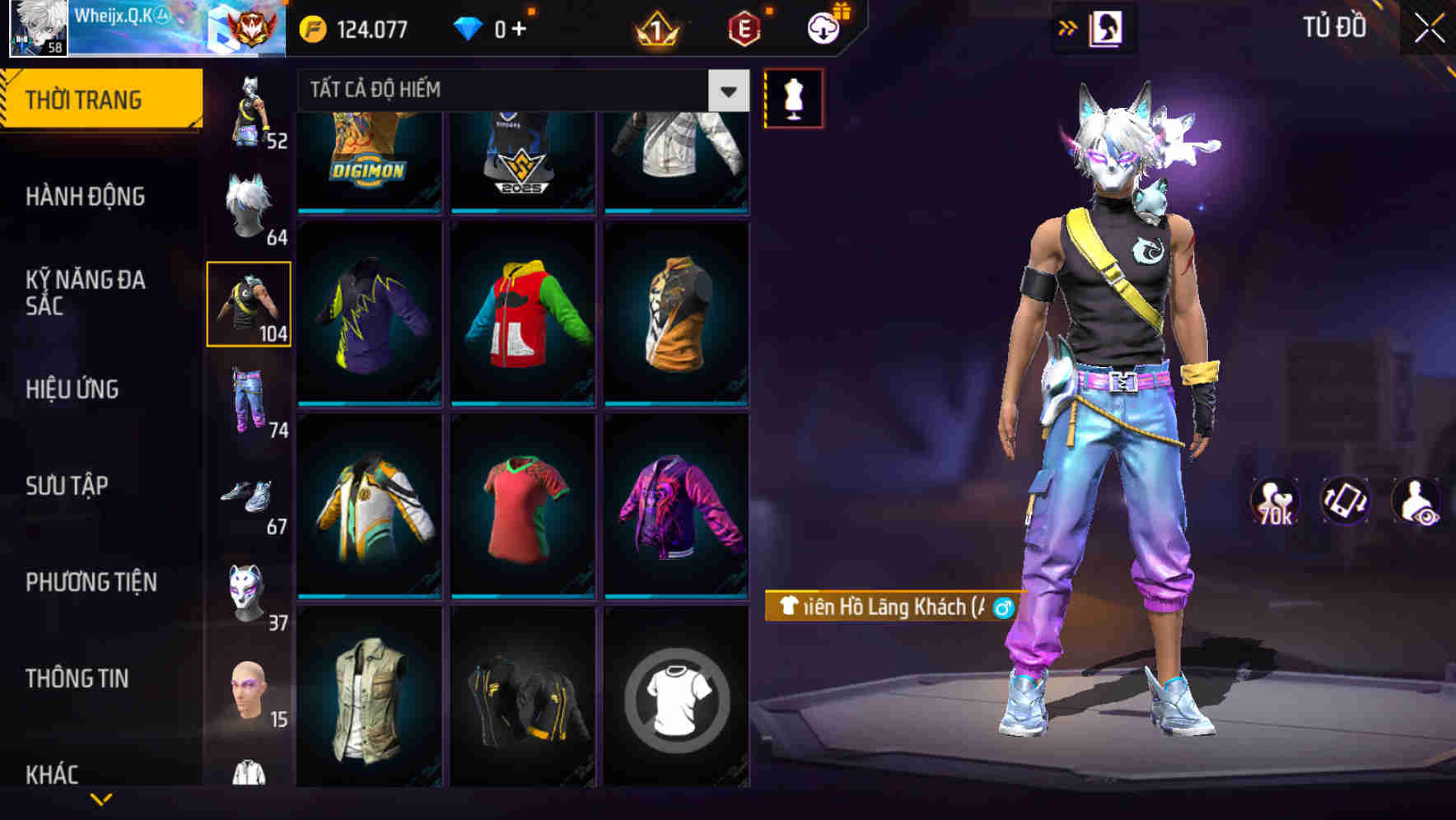Screen dimensions: 1456x820
Task: Select the red Digimon shirt thumbnail
Action: (368, 156)
